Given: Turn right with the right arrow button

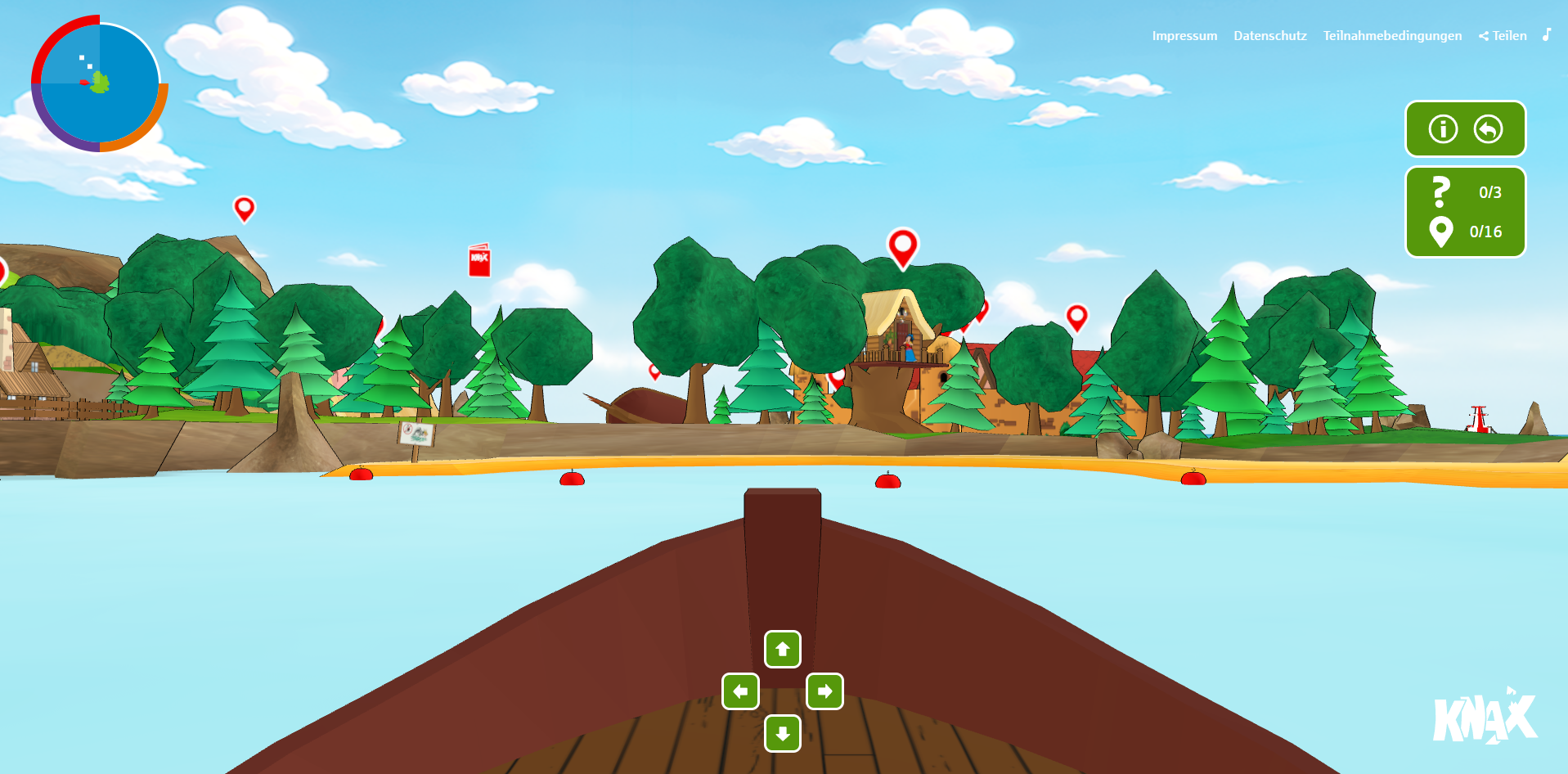Looking at the screenshot, I should point(824,691).
